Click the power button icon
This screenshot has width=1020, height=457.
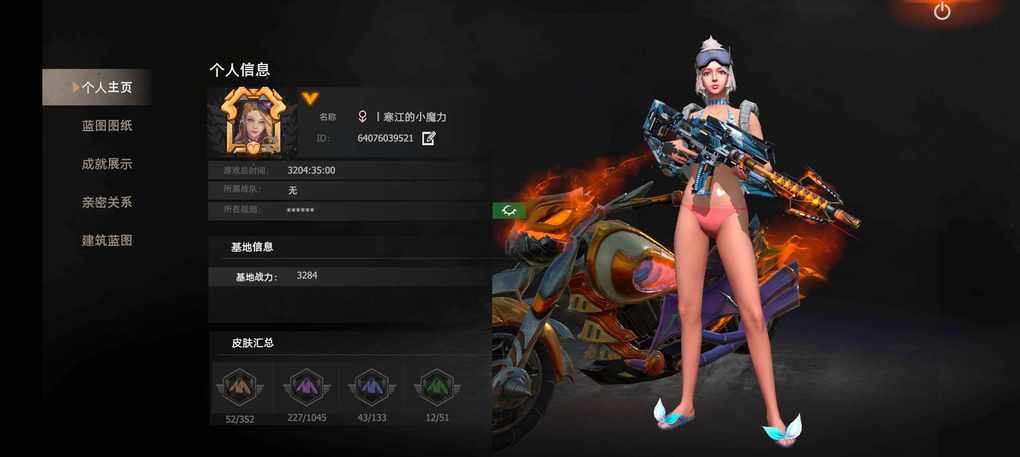click(x=942, y=11)
